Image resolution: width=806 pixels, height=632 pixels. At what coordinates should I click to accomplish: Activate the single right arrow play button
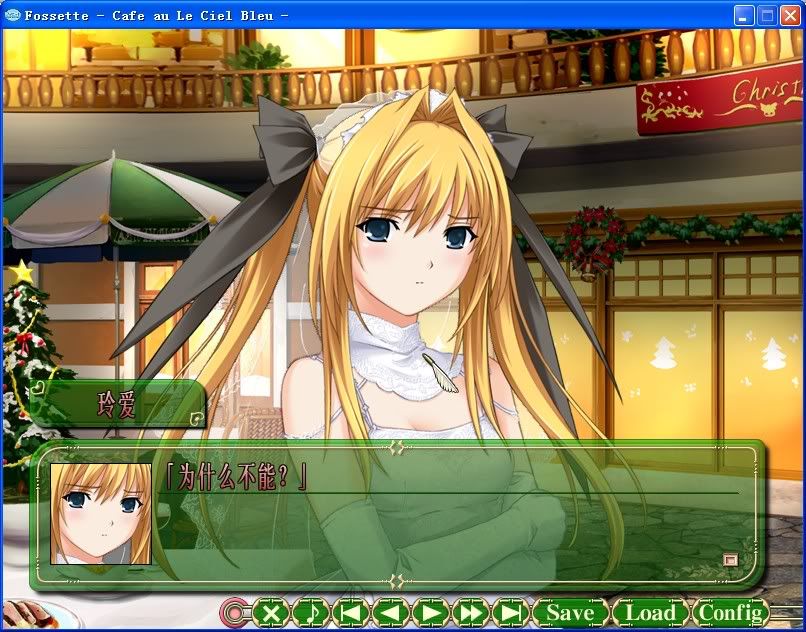click(431, 612)
